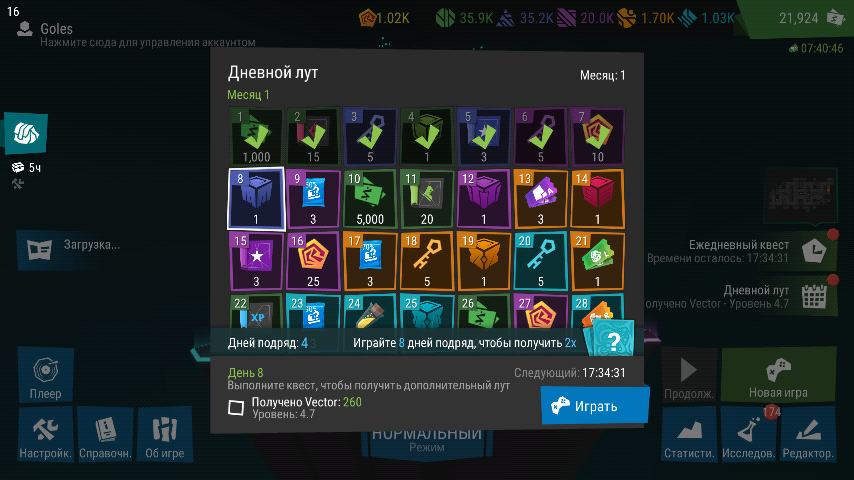Open the Статисти. statistics screen

(688, 438)
